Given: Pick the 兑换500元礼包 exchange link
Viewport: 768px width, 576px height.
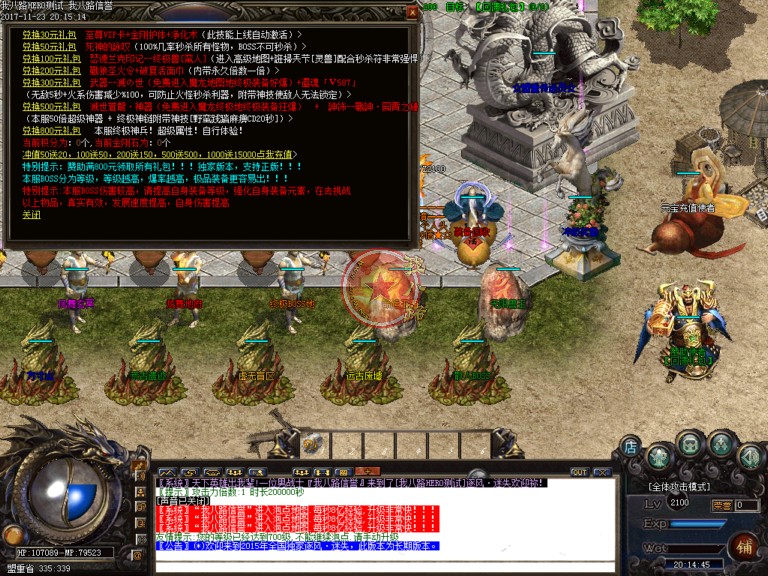Looking at the screenshot, I should [41, 107].
